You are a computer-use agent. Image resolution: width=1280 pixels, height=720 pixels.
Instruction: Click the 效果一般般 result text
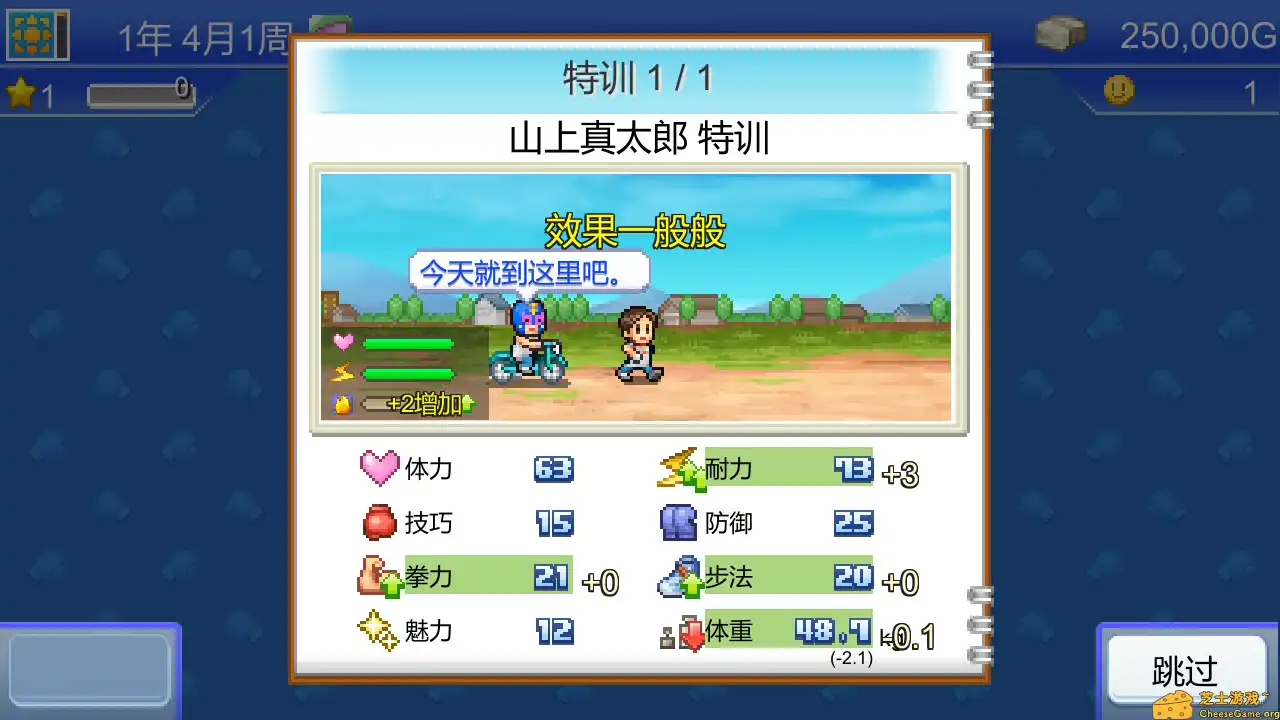[x=636, y=230]
